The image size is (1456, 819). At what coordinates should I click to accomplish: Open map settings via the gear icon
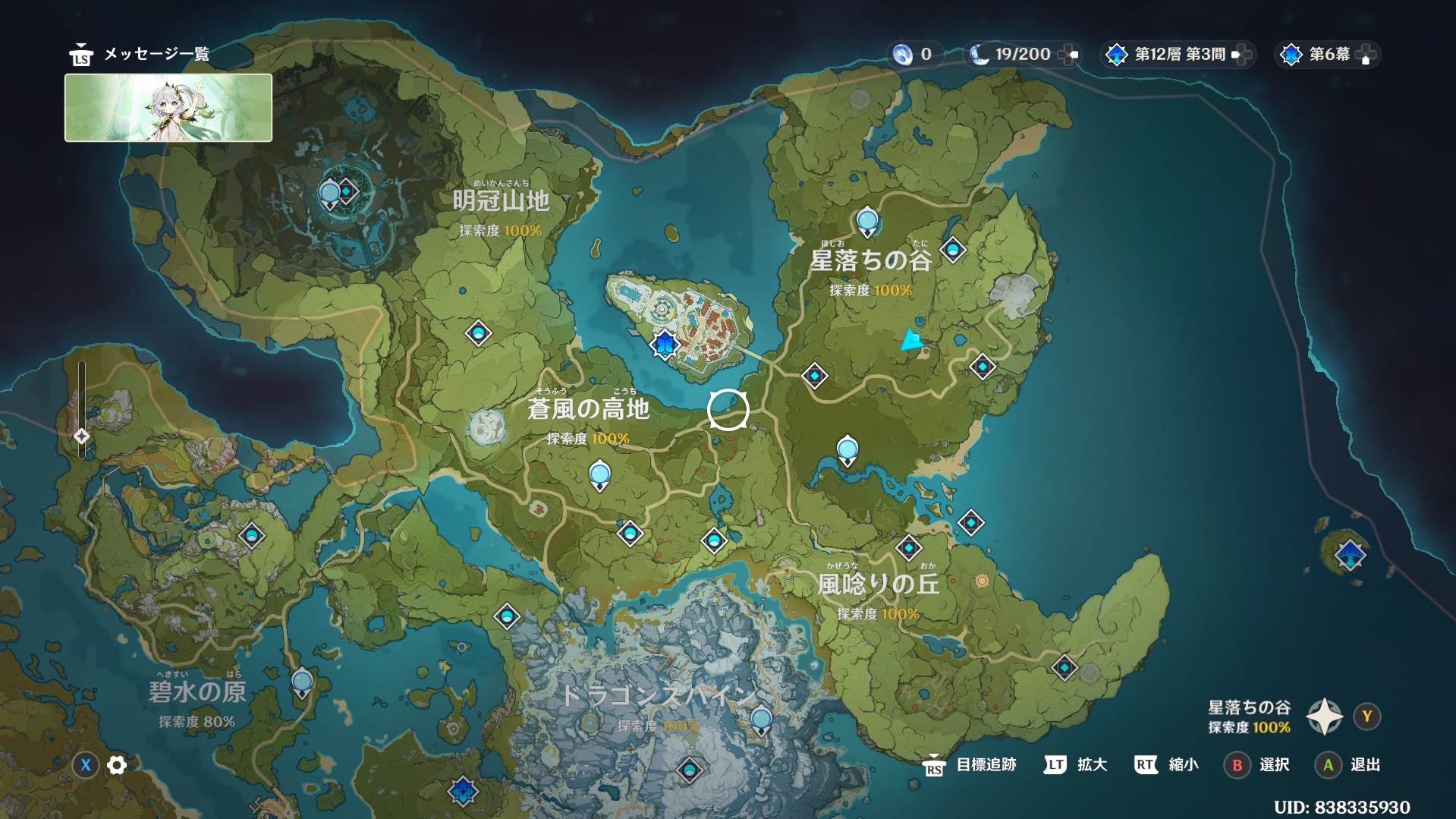tap(117, 765)
